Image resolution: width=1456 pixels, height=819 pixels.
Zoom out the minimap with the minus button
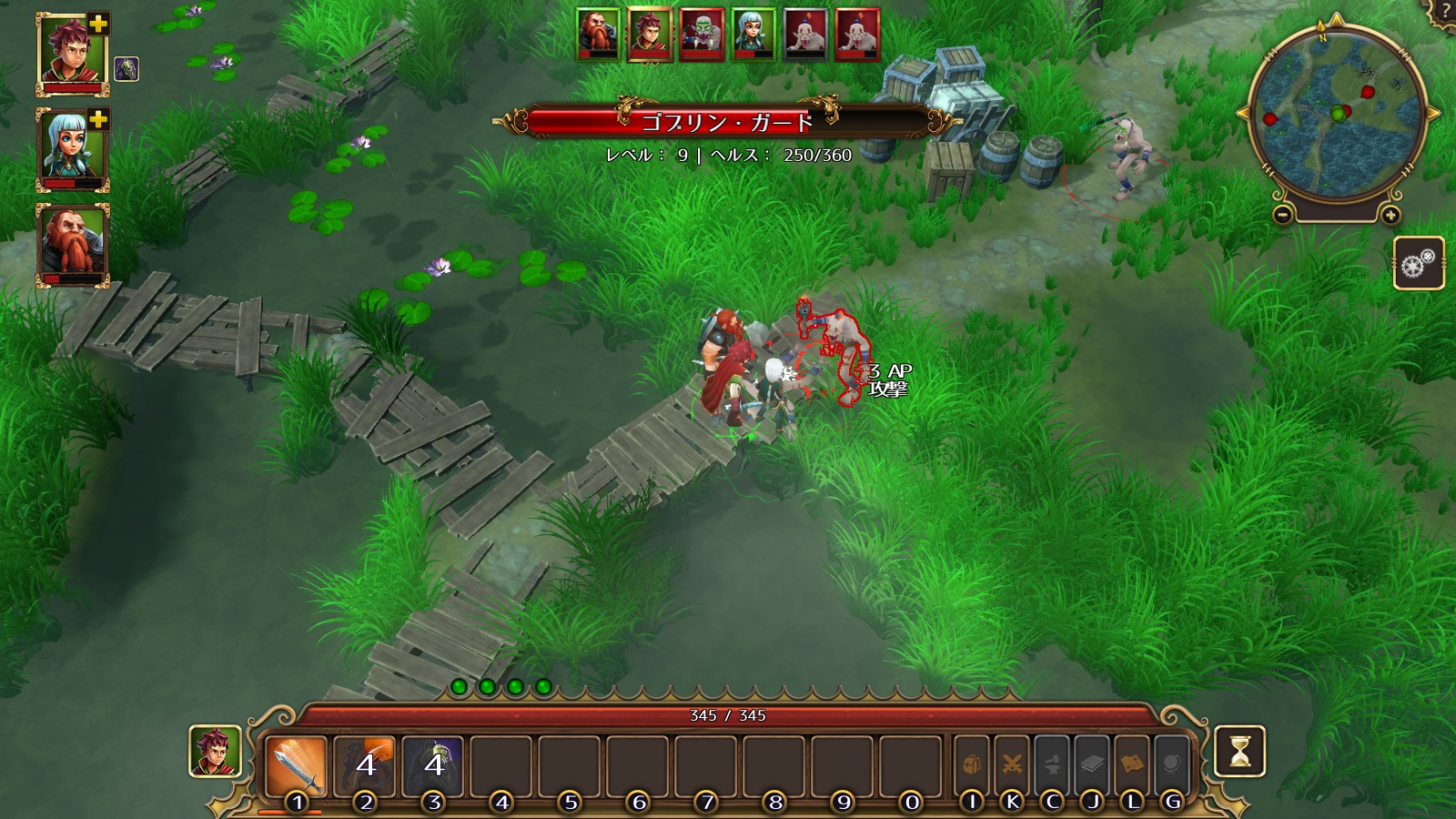pos(1282,216)
